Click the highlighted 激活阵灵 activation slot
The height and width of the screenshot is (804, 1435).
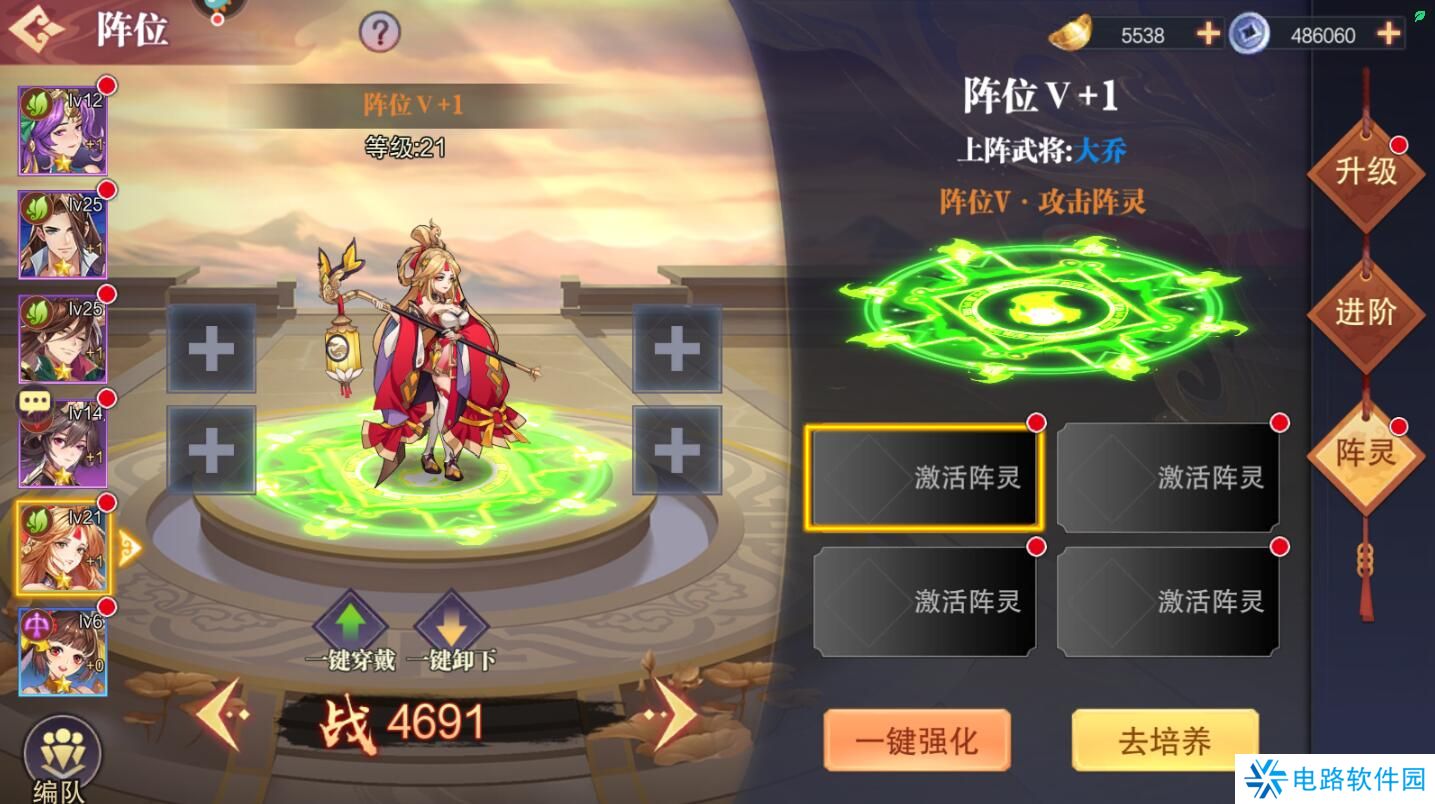(x=924, y=477)
